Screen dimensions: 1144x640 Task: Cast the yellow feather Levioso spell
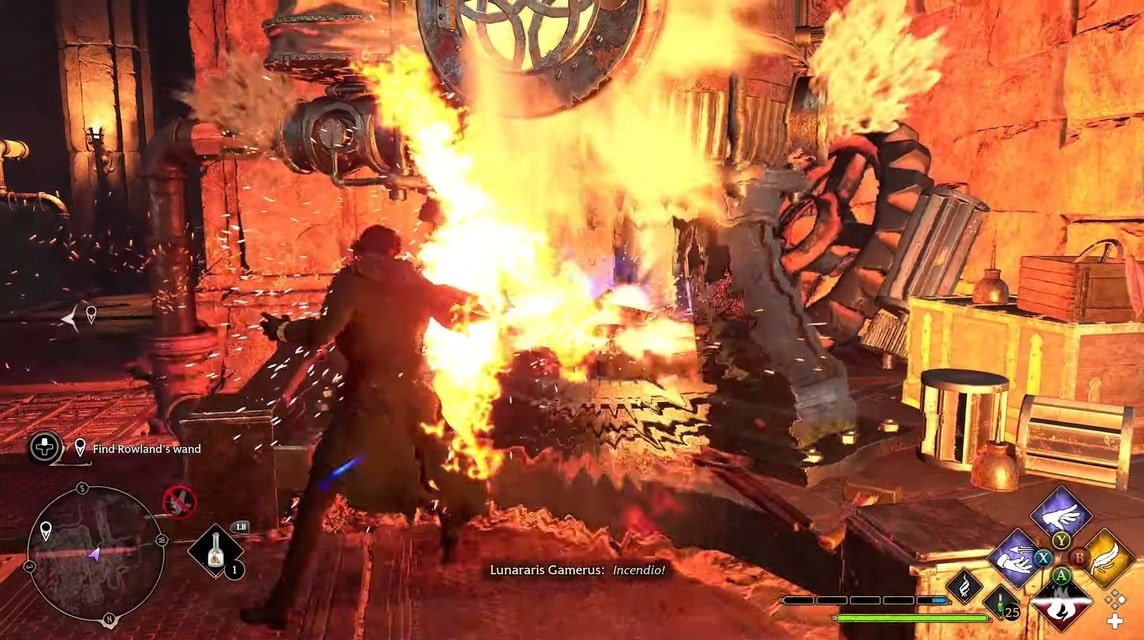[x=1108, y=557]
